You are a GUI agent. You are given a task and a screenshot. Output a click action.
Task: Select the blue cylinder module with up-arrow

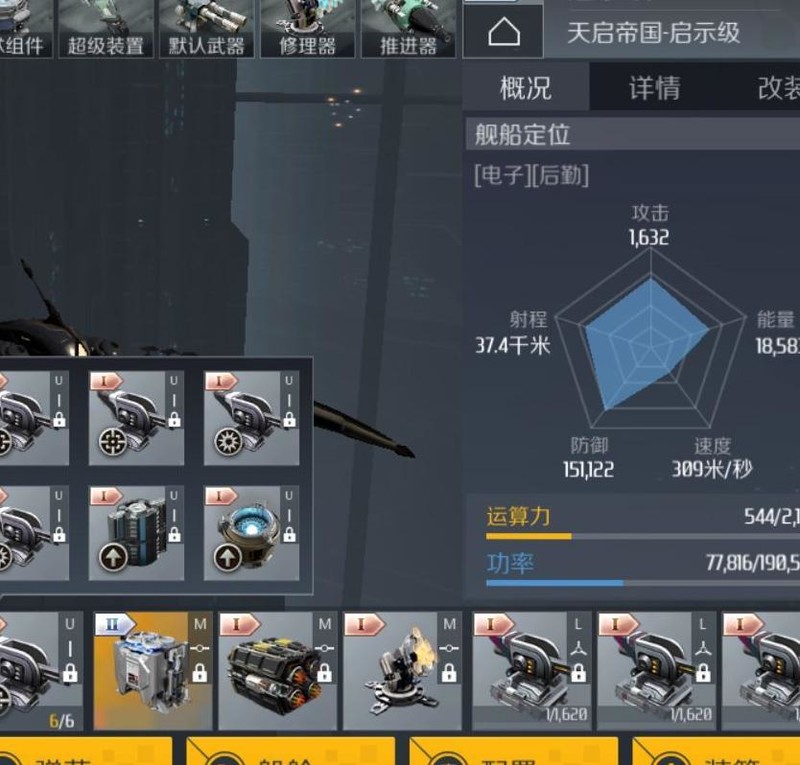point(136,532)
